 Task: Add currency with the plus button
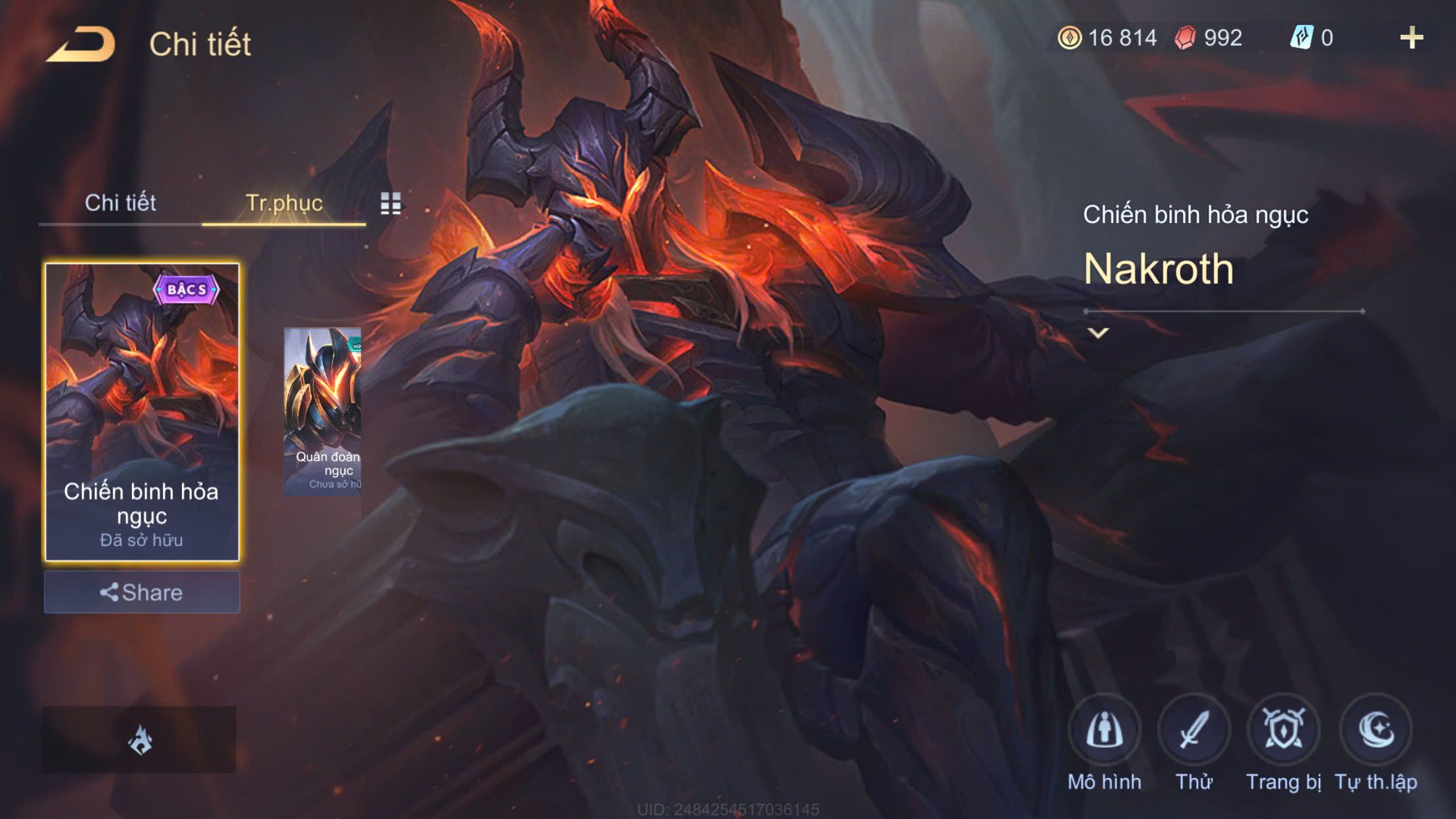(x=1411, y=38)
